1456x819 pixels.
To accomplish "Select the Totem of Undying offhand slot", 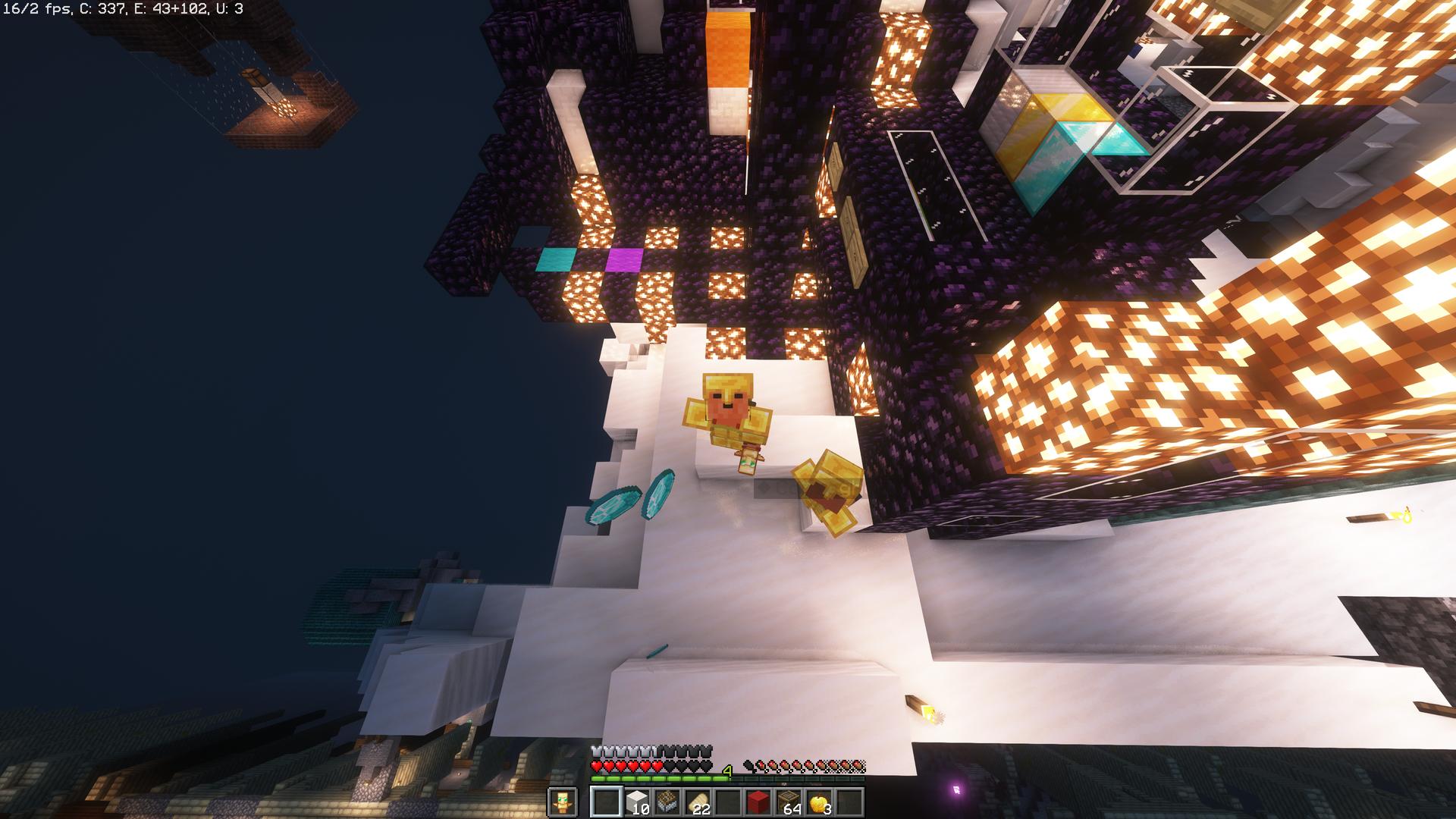I will tap(562, 802).
